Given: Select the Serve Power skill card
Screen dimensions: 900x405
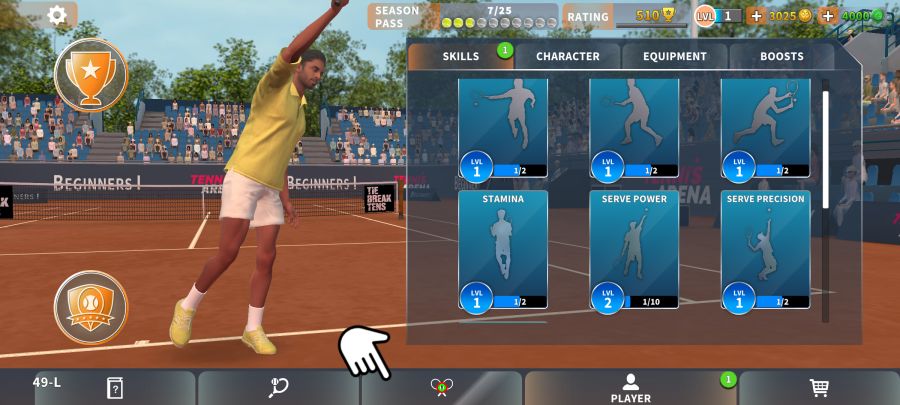Looking at the screenshot, I should (x=634, y=249).
